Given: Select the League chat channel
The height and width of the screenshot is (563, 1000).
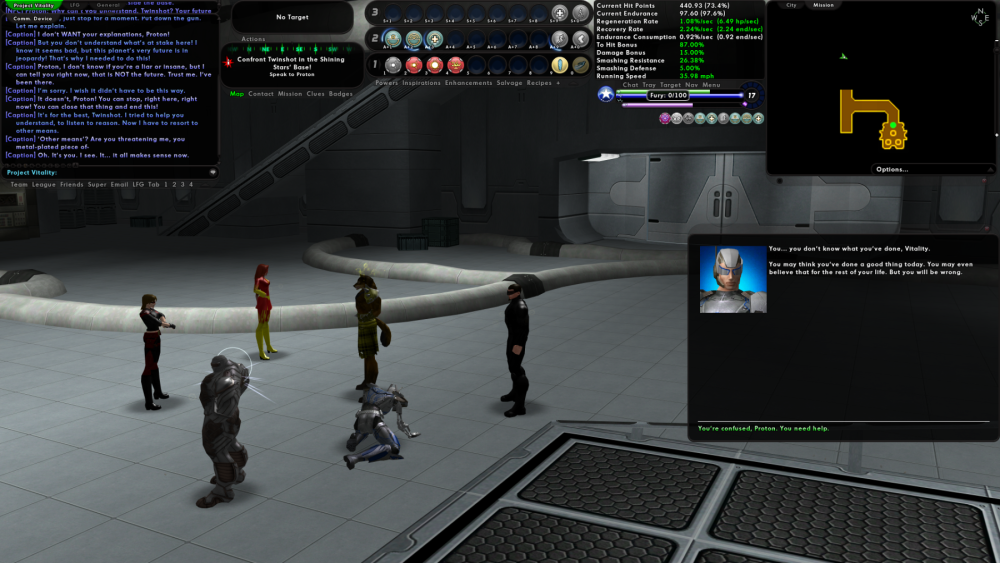Looking at the screenshot, I should (x=44, y=184).
